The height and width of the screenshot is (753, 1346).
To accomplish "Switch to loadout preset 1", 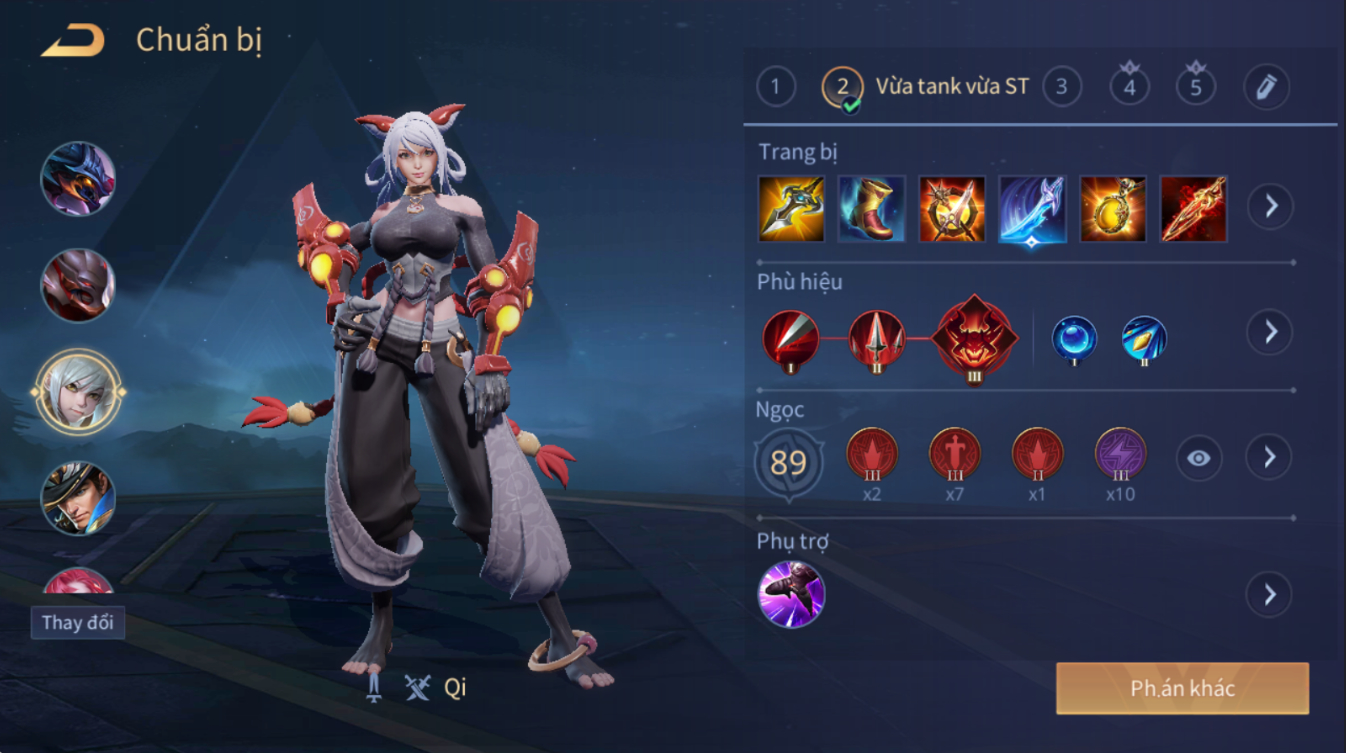I will click(775, 87).
